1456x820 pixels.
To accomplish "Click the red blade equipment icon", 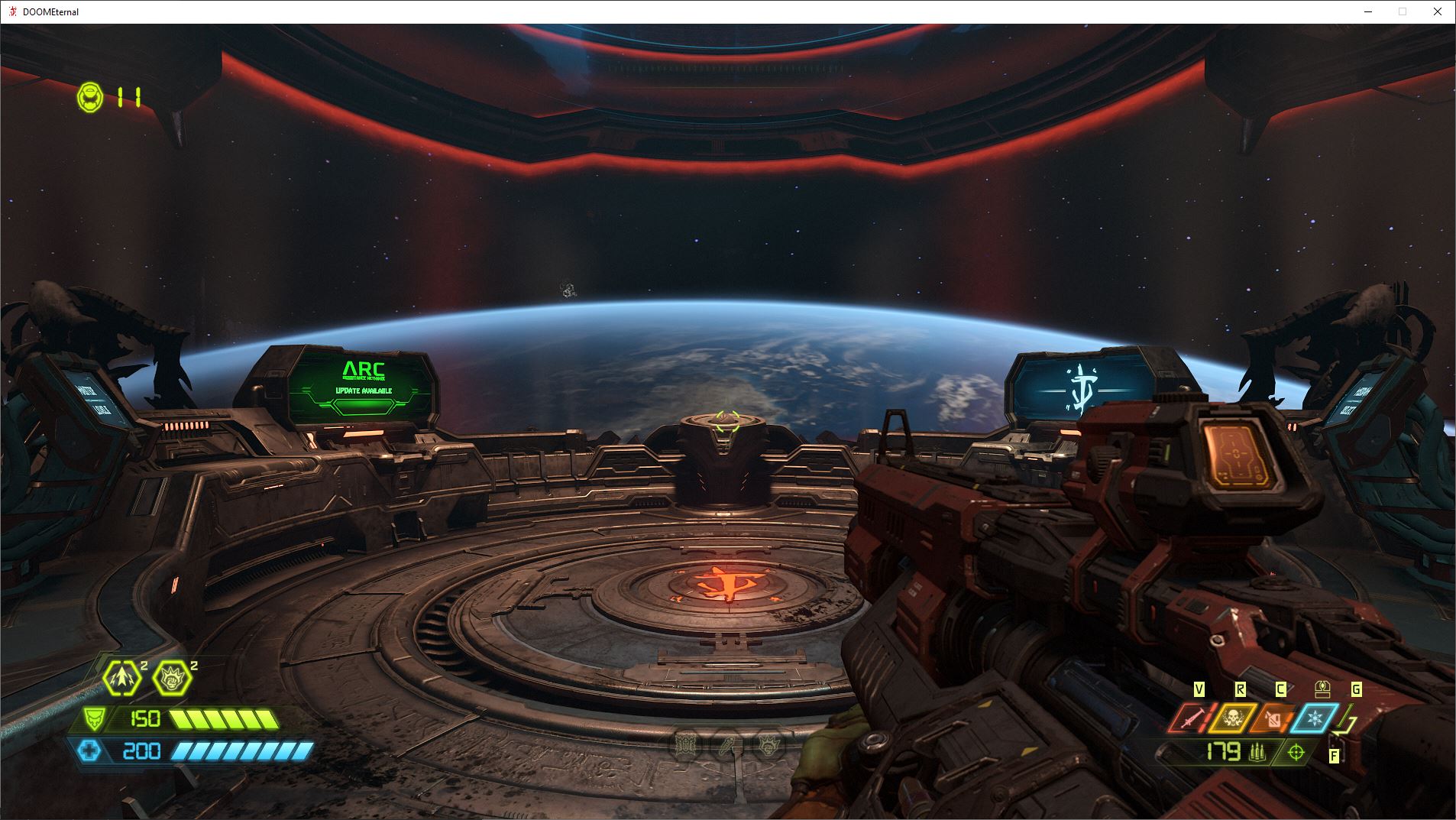I will [x=1192, y=718].
